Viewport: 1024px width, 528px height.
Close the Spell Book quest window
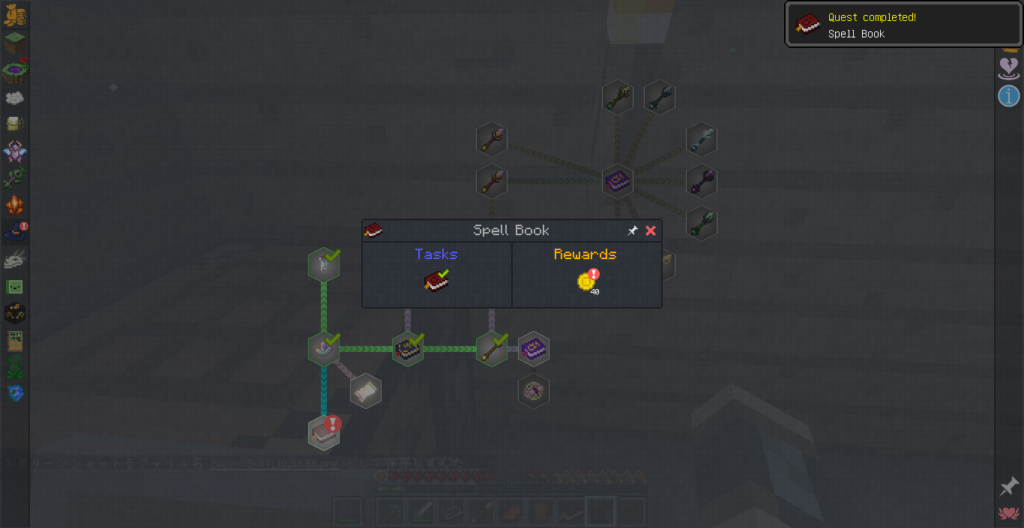tap(651, 231)
